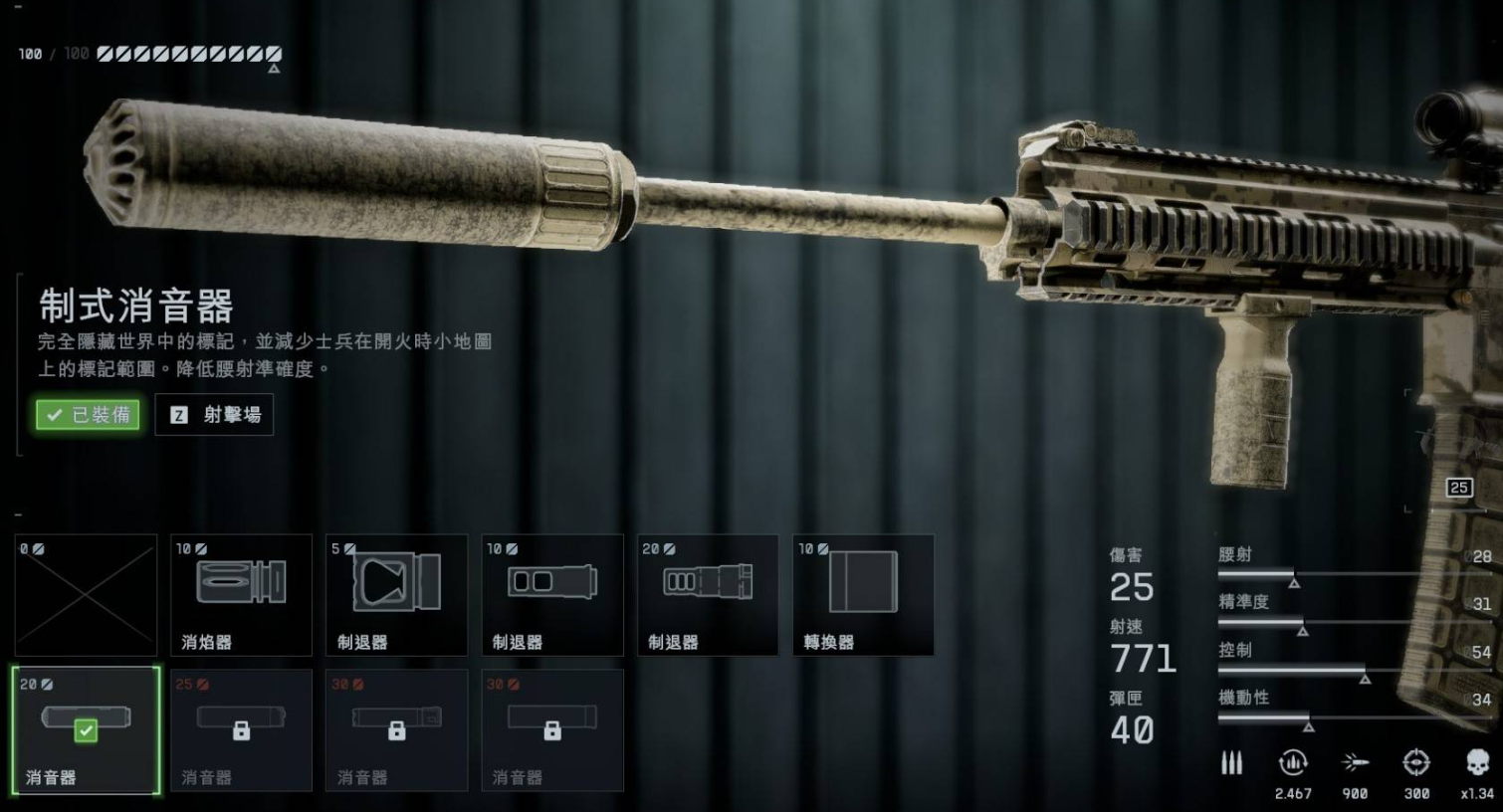Equip the 20-point 制退器 muzzle brake
The width and height of the screenshot is (1503, 812).
pos(708,595)
